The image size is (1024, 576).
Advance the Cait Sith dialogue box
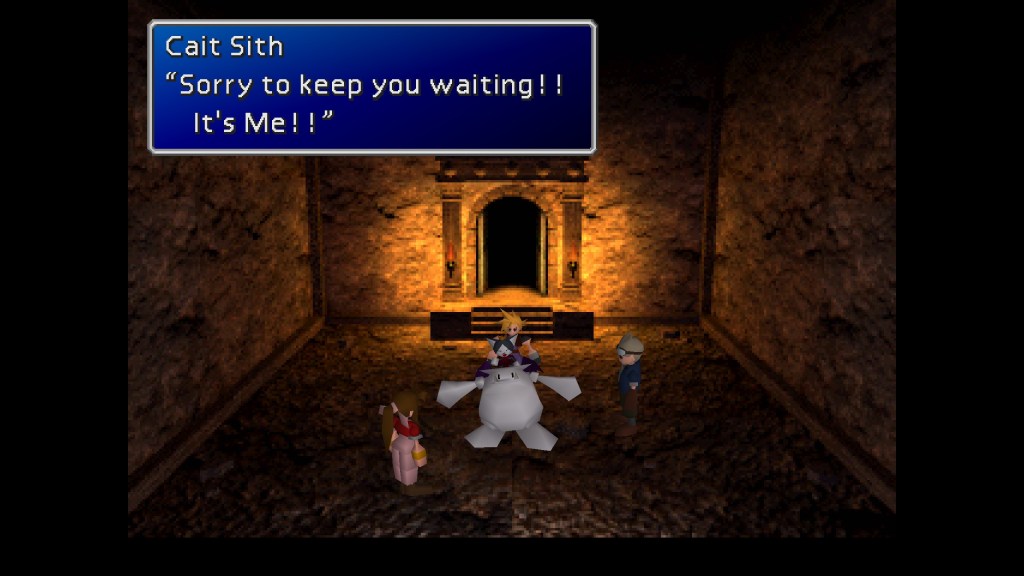pyautogui.click(x=371, y=87)
